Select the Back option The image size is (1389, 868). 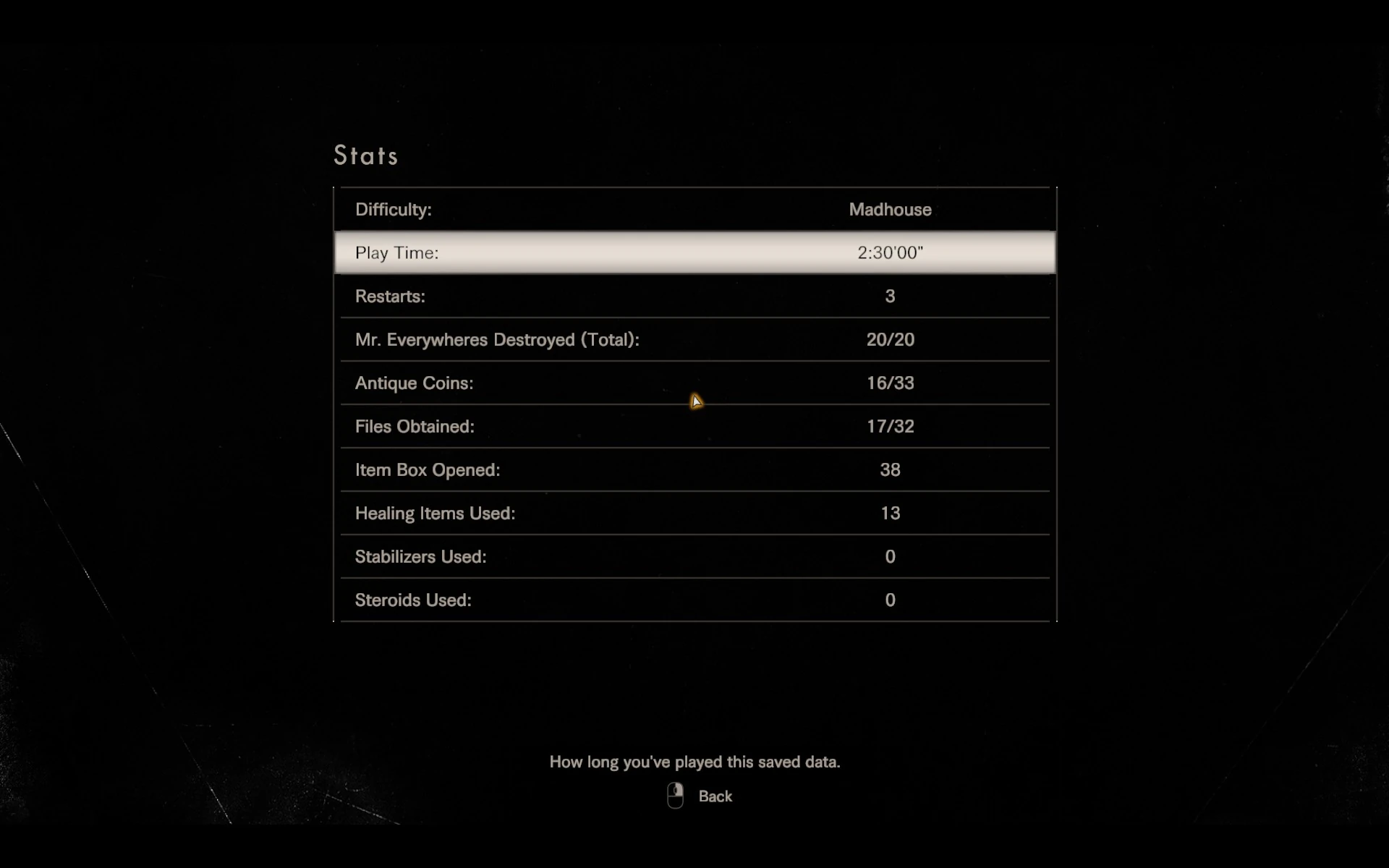(715, 796)
